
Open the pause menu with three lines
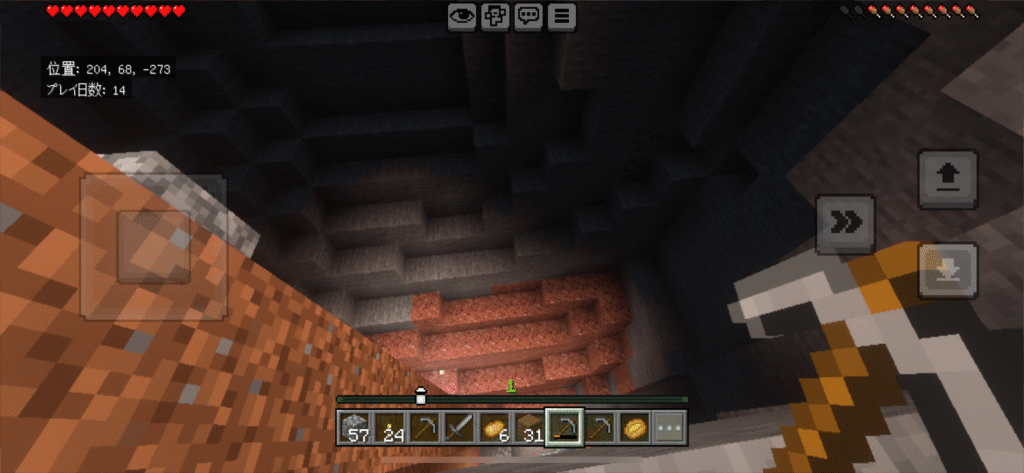(x=563, y=16)
